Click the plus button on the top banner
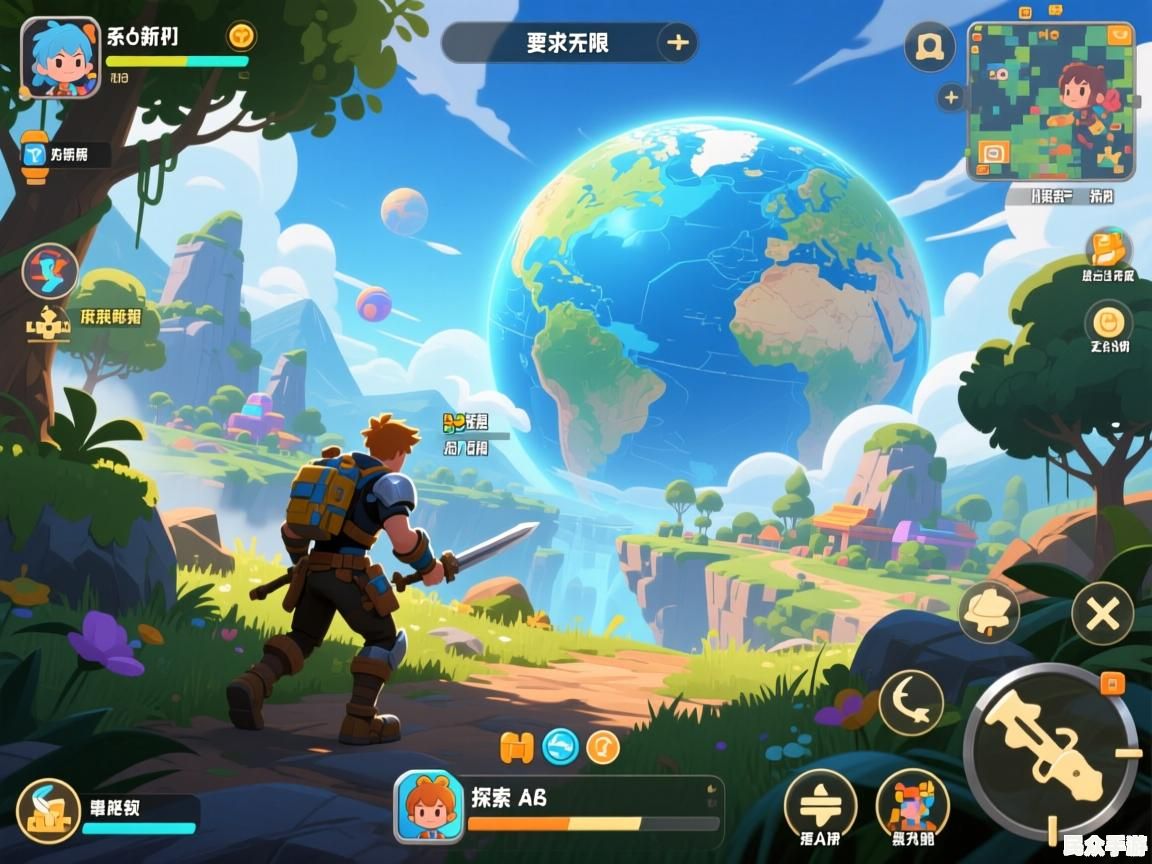Viewport: 1152px width, 864px height. pyautogui.click(x=677, y=43)
